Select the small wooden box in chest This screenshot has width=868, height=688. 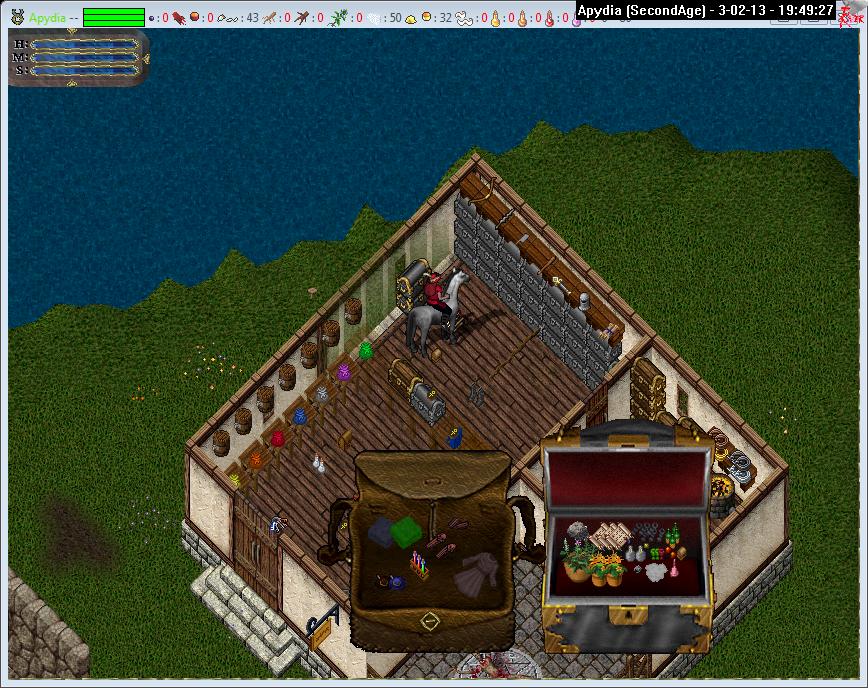pos(680,552)
